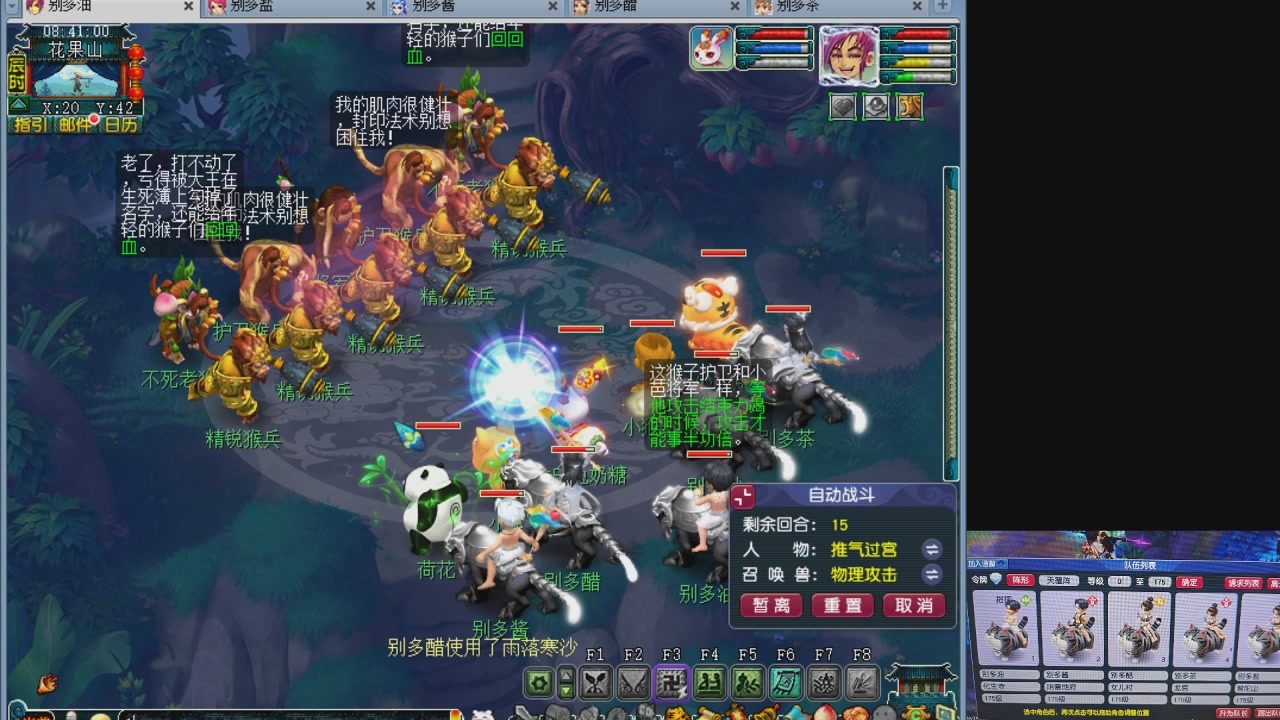This screenshot has width=1280, height=720.
Task: Collapse the team panel with the chevron near 加入
Action: tap(1000, 565)
